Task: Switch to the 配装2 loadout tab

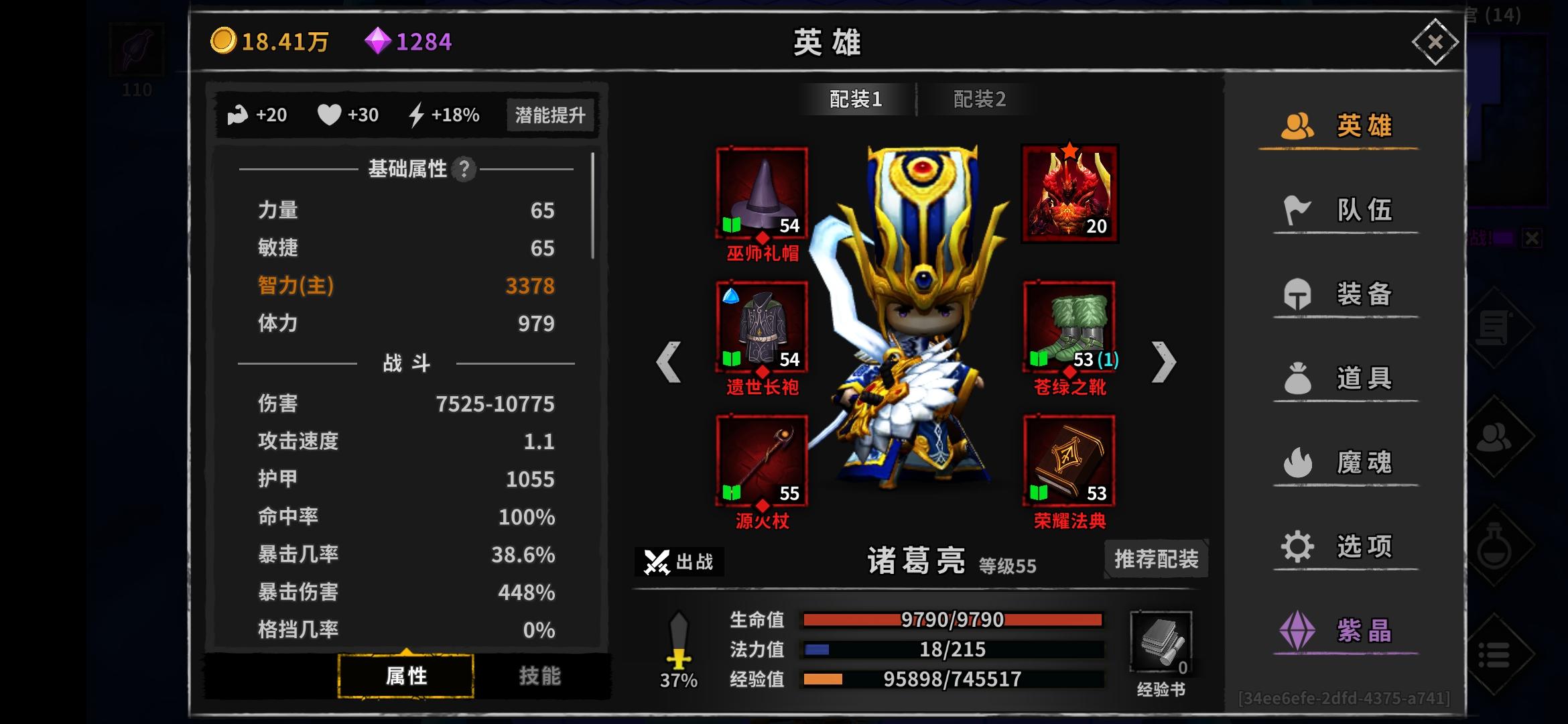Action: (978, 99)
